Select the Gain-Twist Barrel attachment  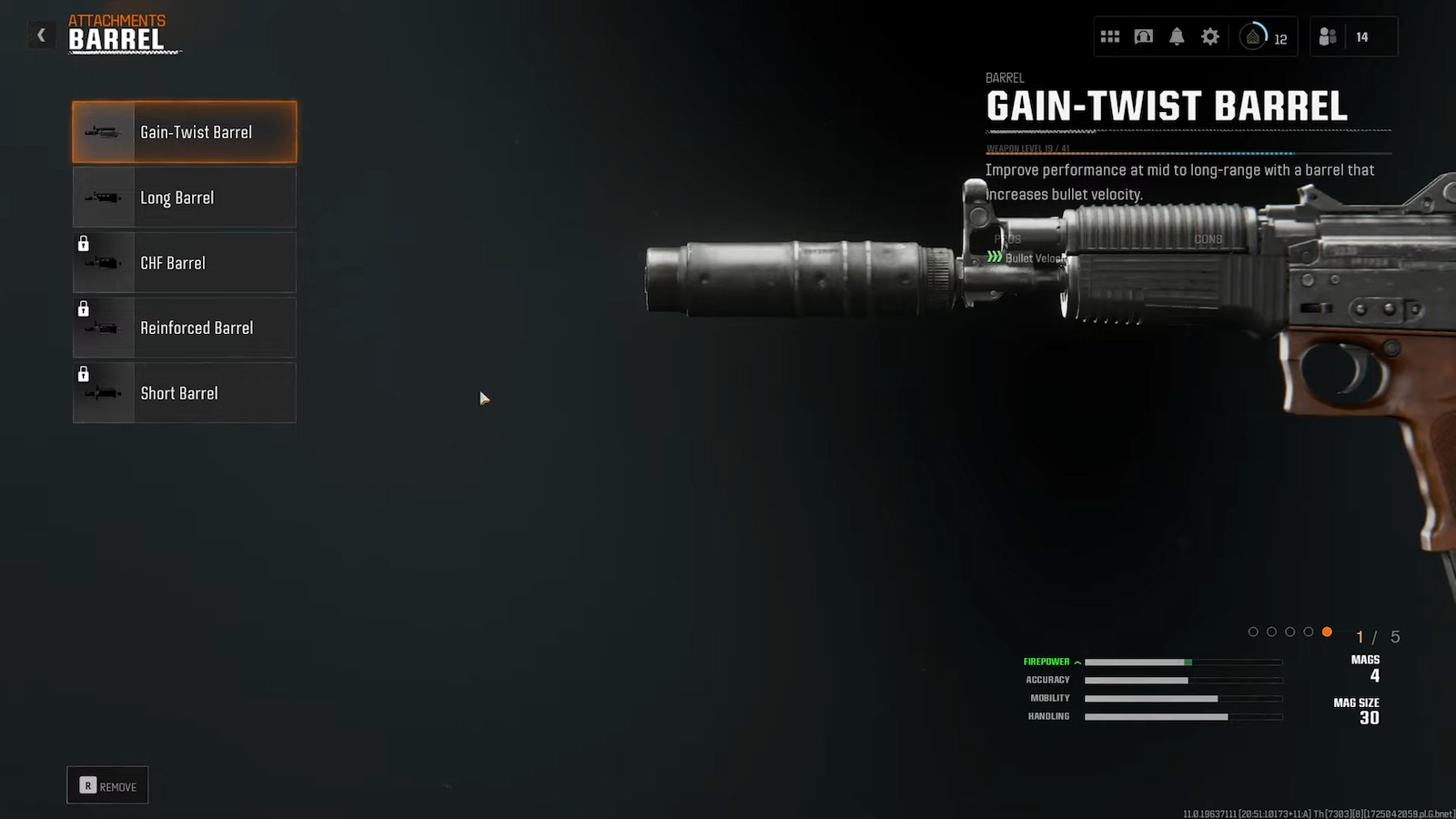[185, 132]
